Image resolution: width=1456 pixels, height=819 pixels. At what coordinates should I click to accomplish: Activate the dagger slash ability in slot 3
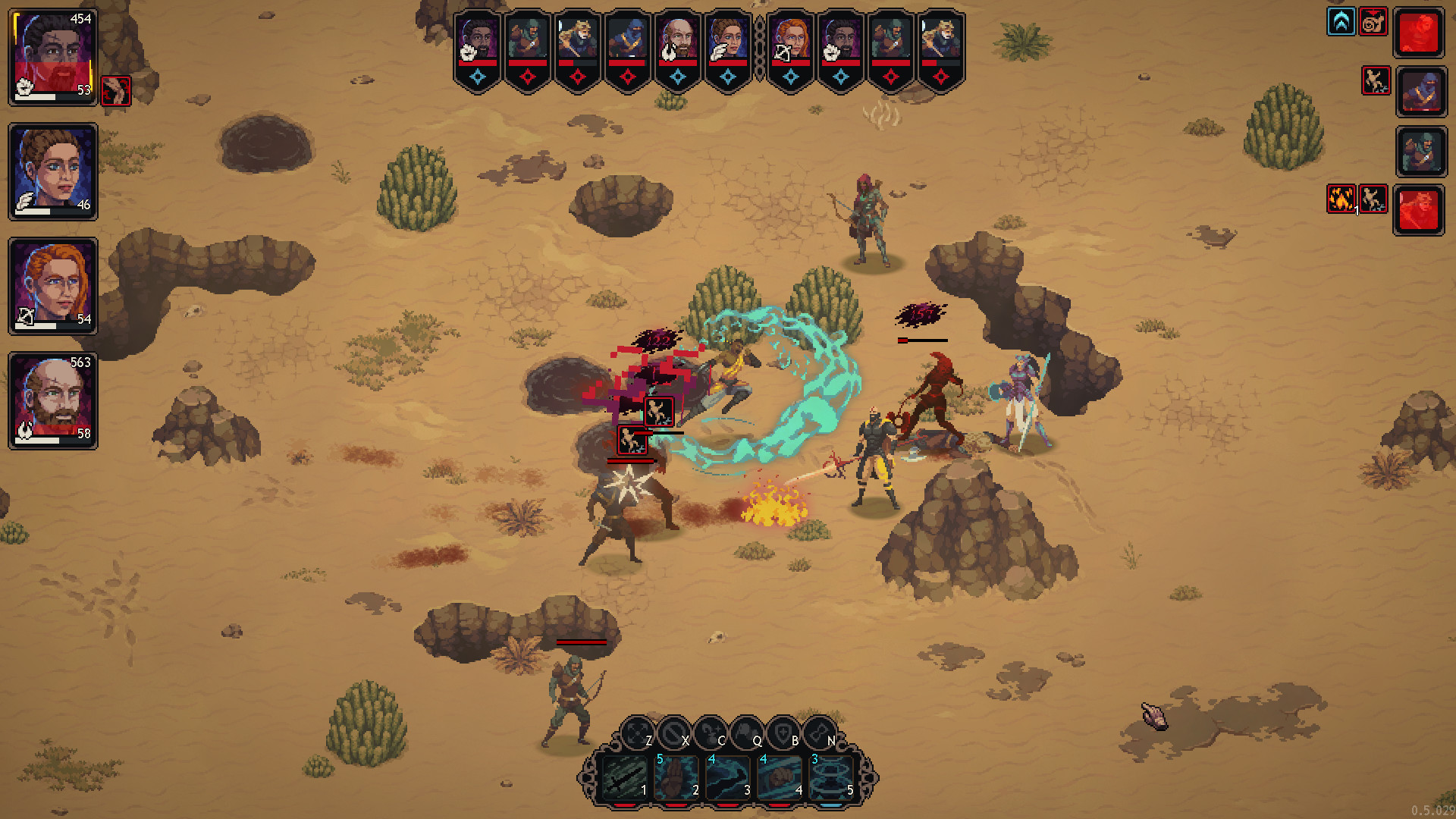tap(727, 779)
